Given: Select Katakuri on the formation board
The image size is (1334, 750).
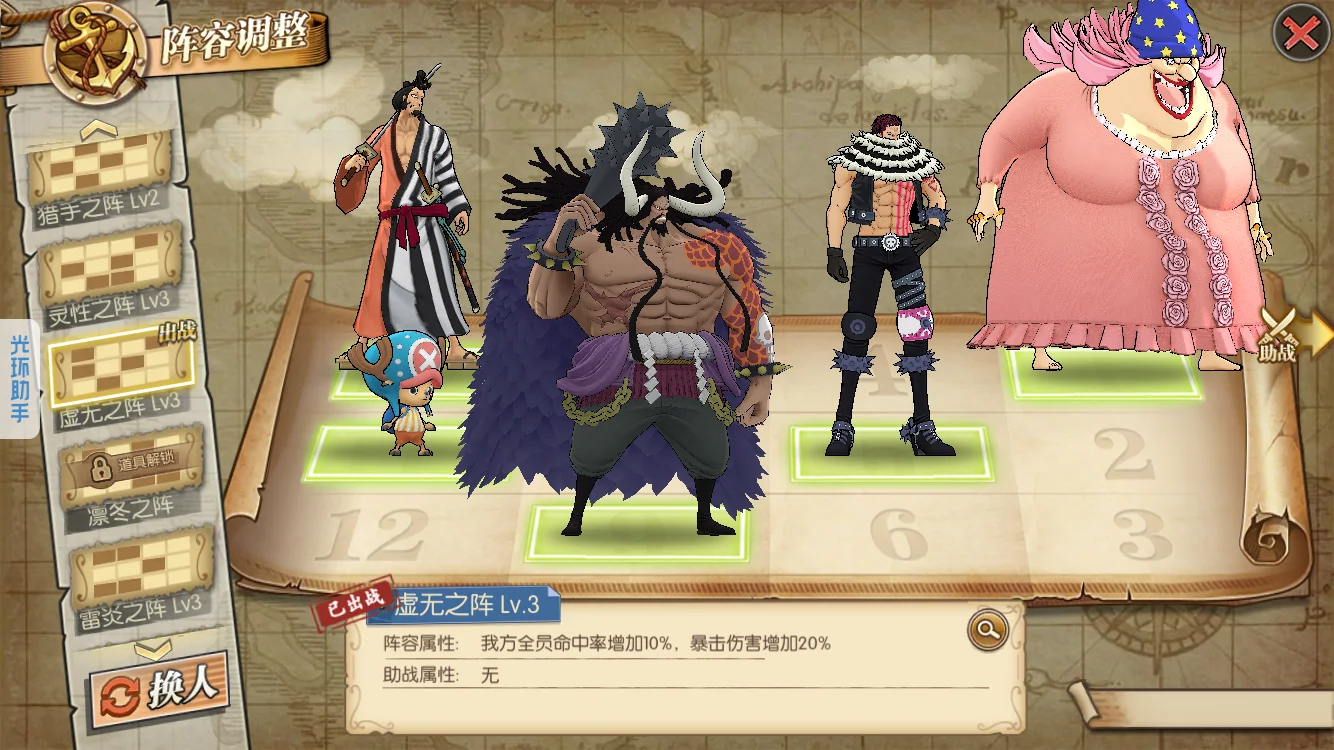Looking at the screenshot, I should tap(885, 290).
